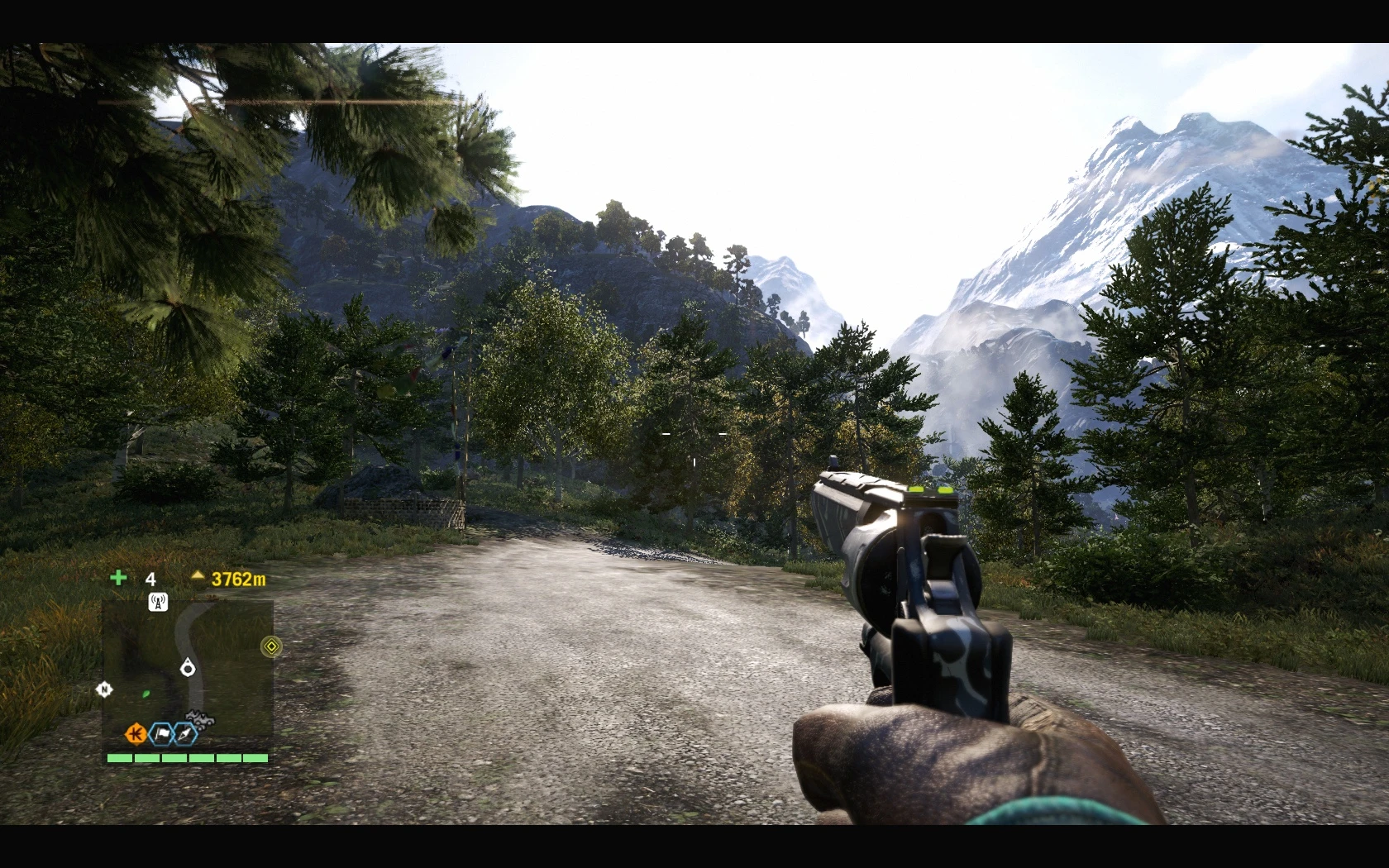
Task: Select the orange karma event icon on minimap
Action: (x=137, y=734)
